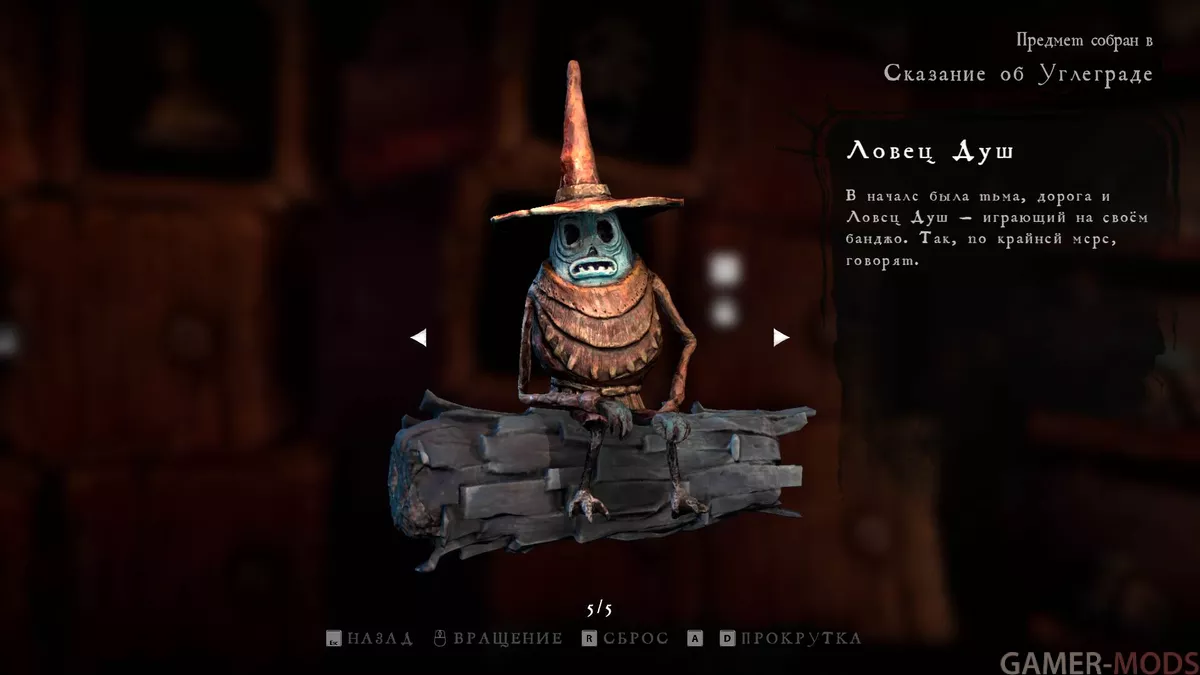The height and width of the screenshot is (675, 1200).
Task: Show the previous collectible with the left arrow
Action: [x=419, y=338]
